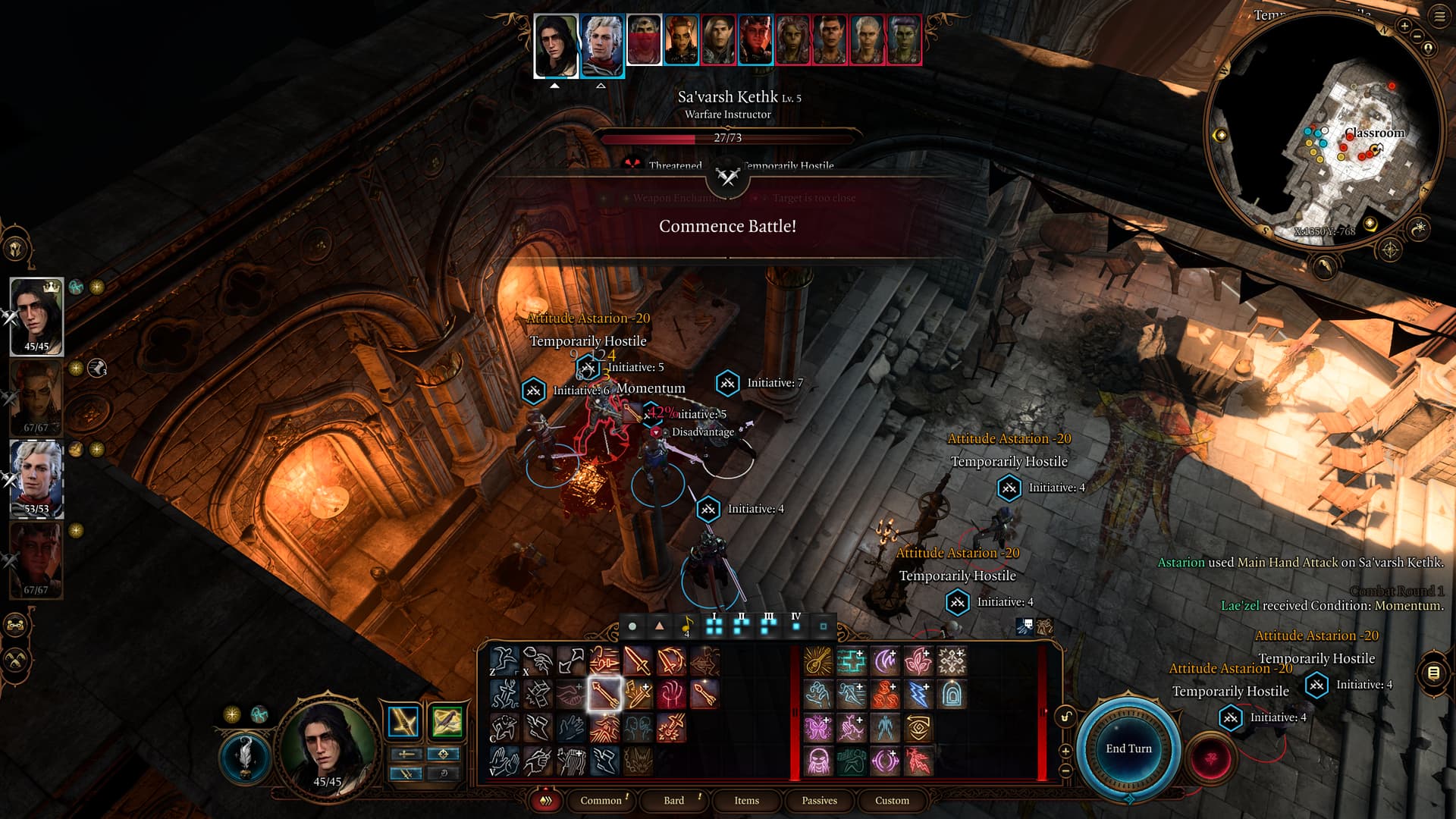
Task: Activate the sword Main Hand Attack icon
Action: (x=638, y=661)
